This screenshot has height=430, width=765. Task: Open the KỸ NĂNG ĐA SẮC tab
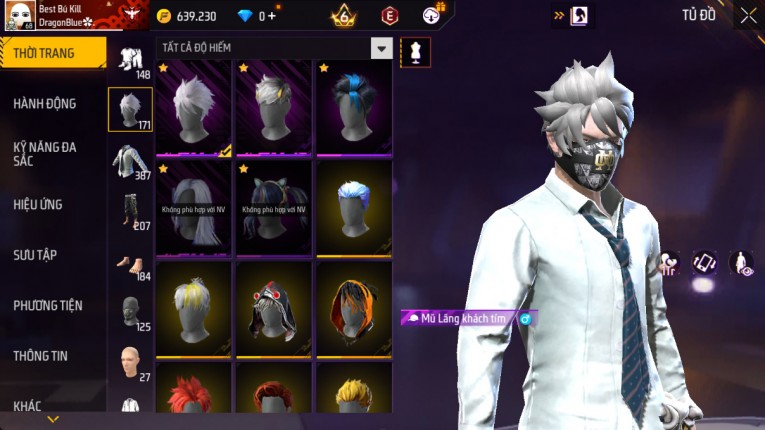(x=46, y=153)
